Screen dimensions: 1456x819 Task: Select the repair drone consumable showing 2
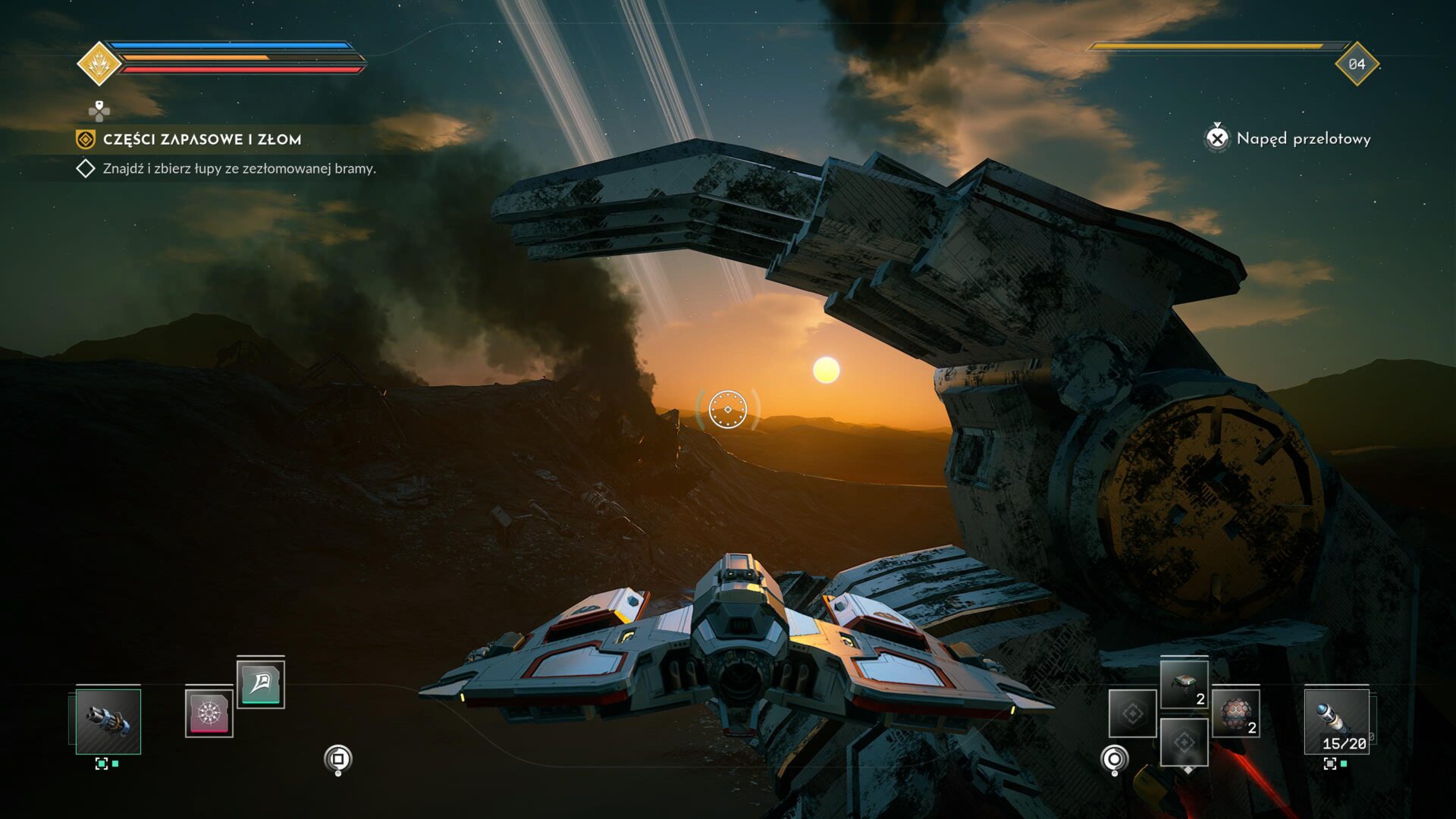click(1184, 686)
